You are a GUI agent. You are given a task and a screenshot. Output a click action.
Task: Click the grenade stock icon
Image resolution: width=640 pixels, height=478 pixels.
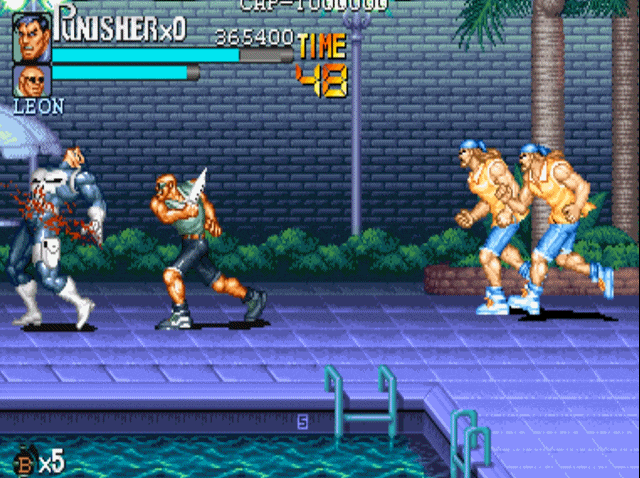point(27,462)
